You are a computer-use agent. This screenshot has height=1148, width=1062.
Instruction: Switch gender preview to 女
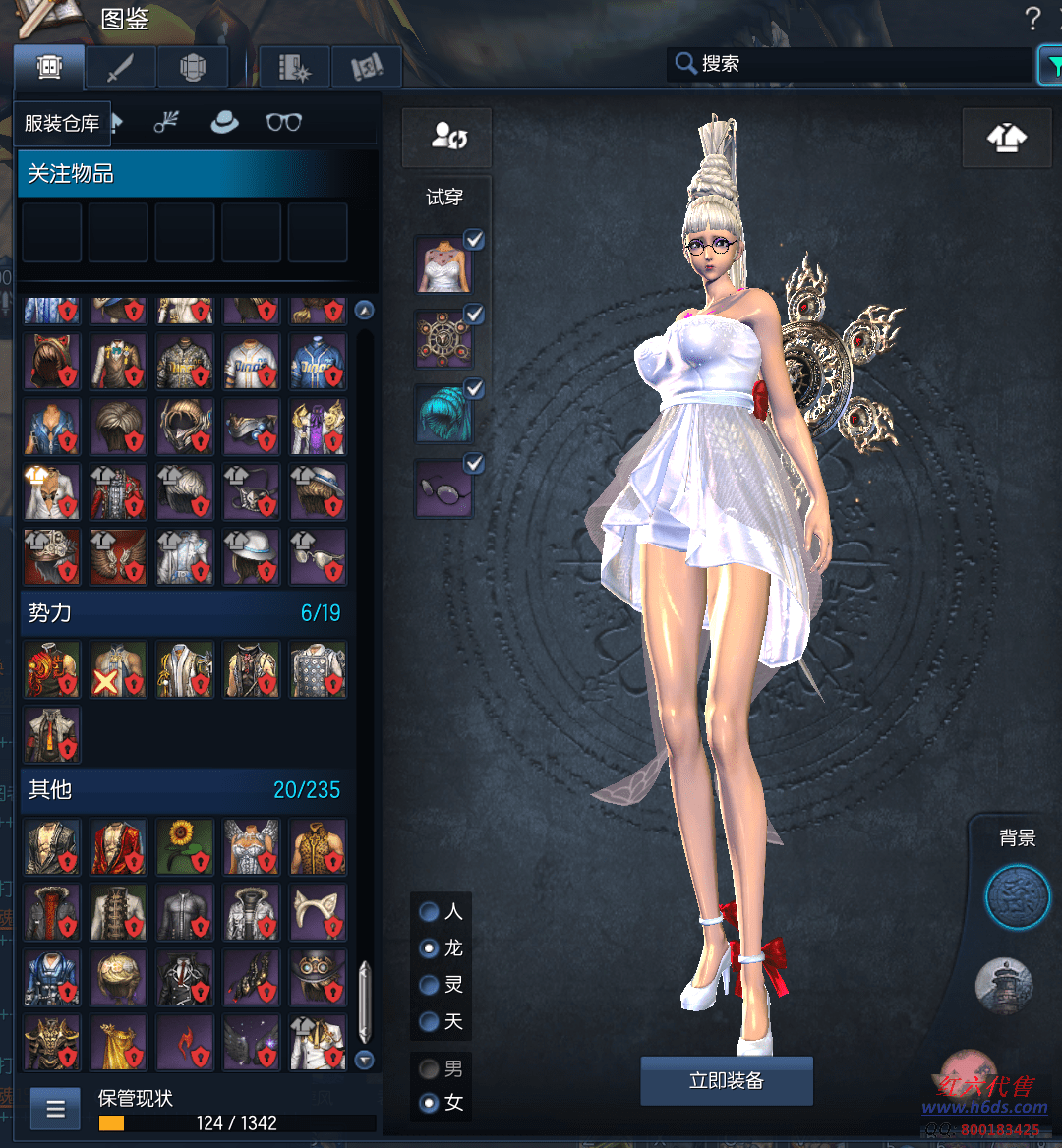[x=430, y=1103]
